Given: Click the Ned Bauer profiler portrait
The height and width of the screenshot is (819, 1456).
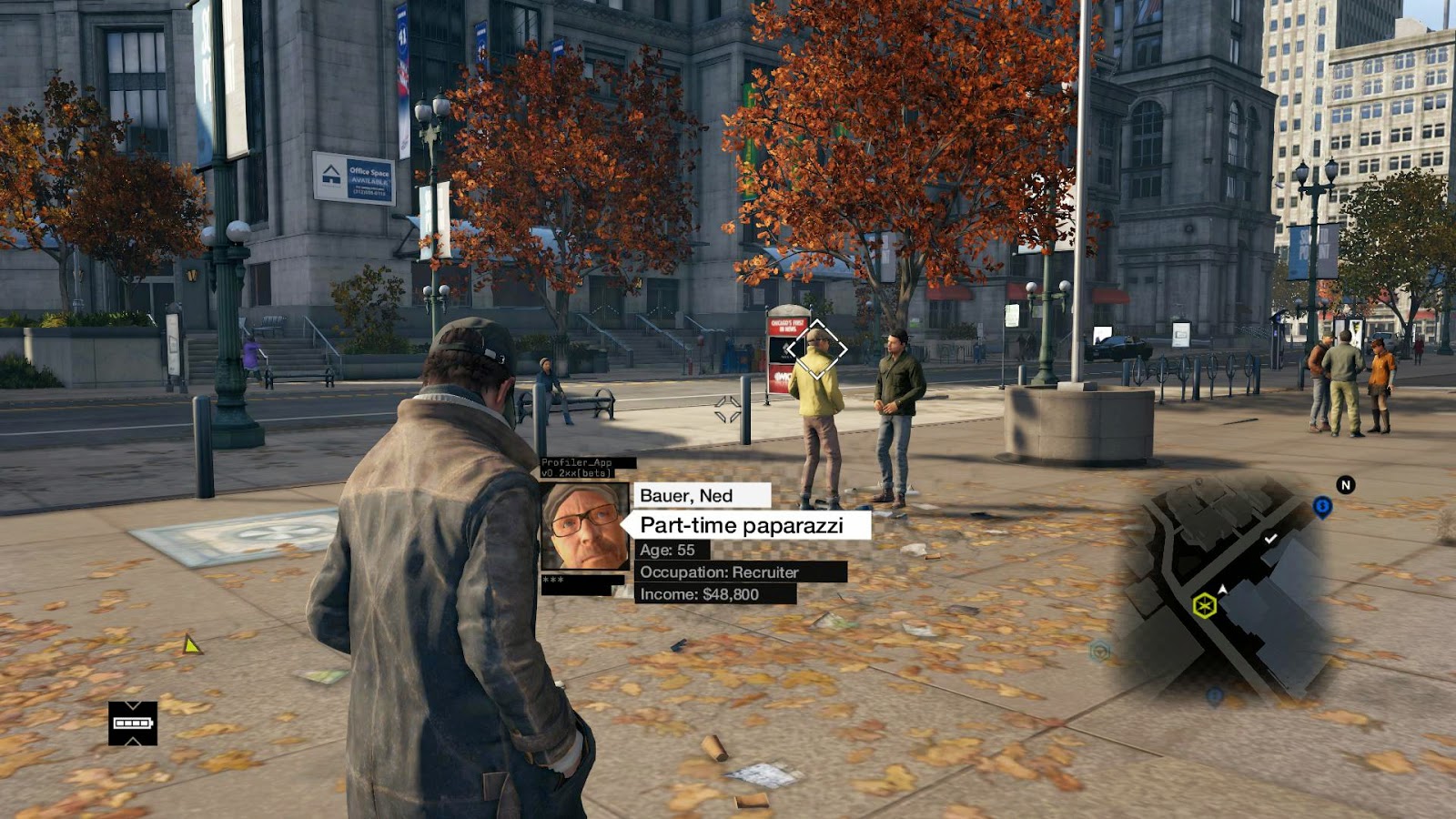Looking at the screenshot, I should [x=585, y=527].
